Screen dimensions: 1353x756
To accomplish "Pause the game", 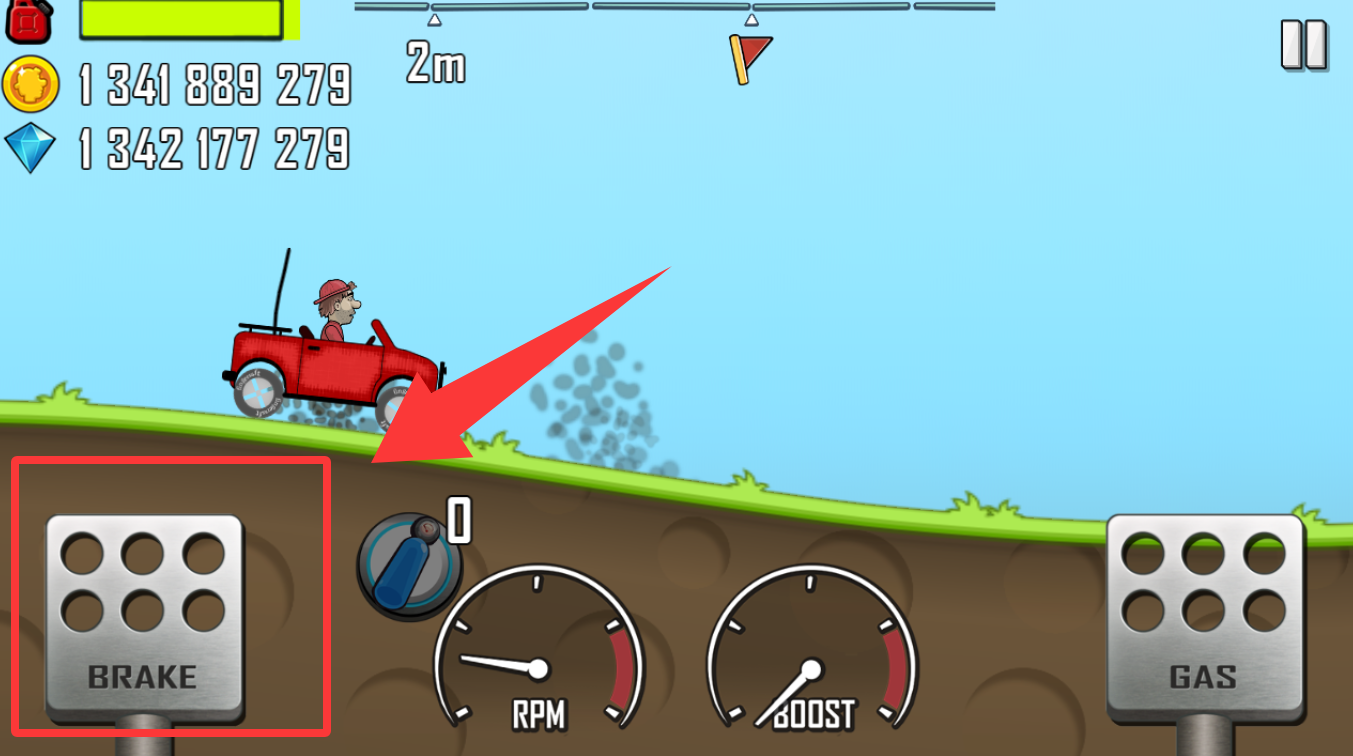I will [x=1303, y=45].
